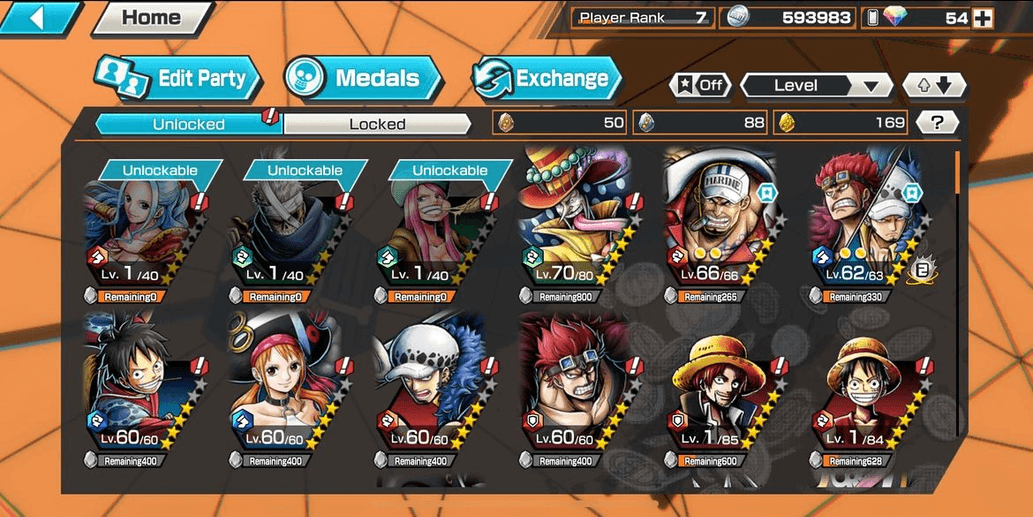The width and height of the screenshot is (1033, 517).
Task: Open help with the question mark button
Action: pyautogui.click(x=936, y=123)
